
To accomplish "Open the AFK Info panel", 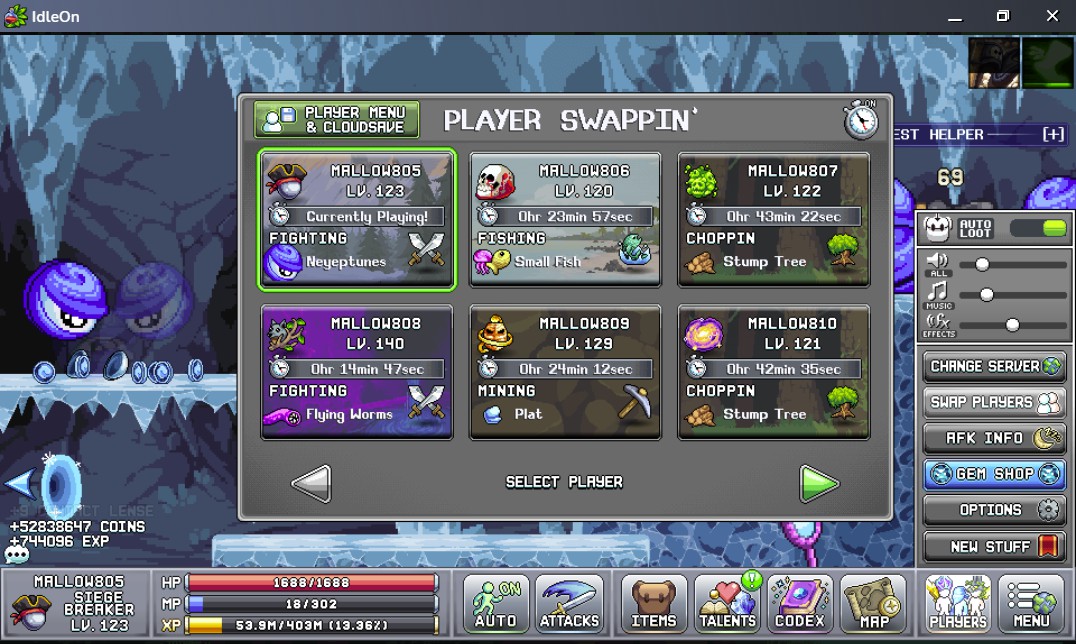I will pyautogui.click(x=995, y=438).
